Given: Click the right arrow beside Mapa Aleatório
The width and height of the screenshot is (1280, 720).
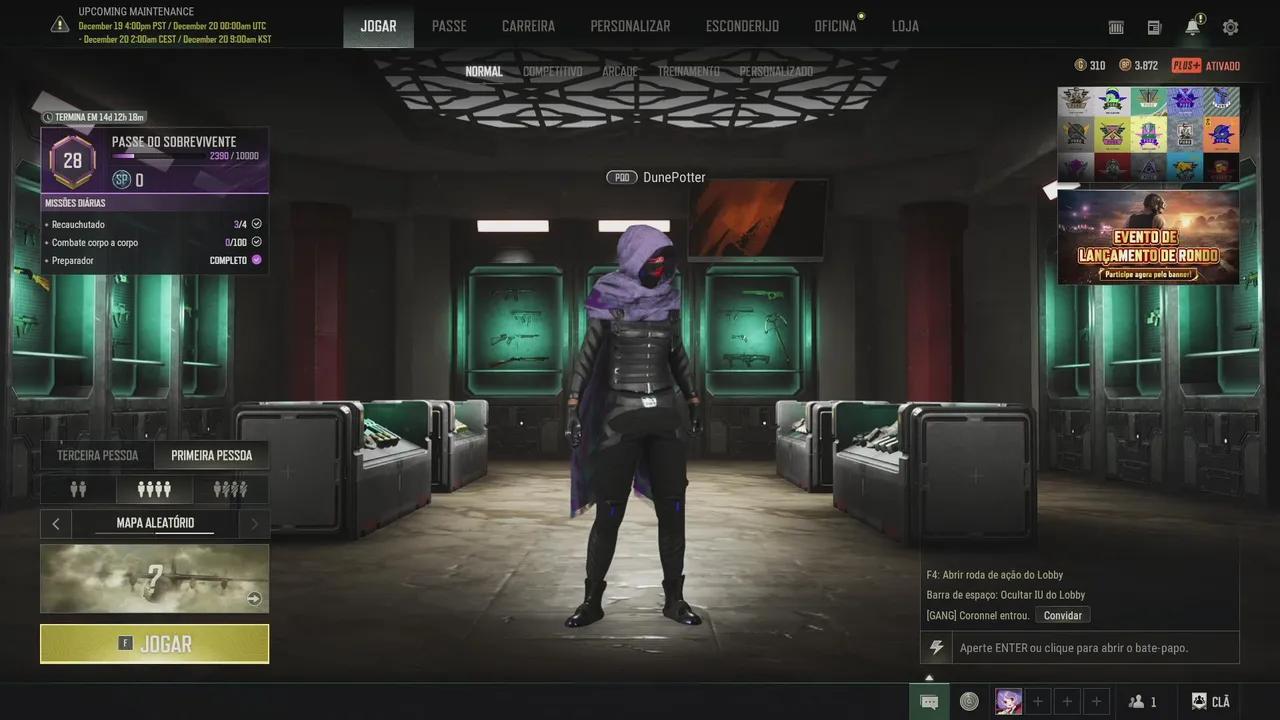Looking at the screenshot, I should pyautogui.click(x=254, y=523).
